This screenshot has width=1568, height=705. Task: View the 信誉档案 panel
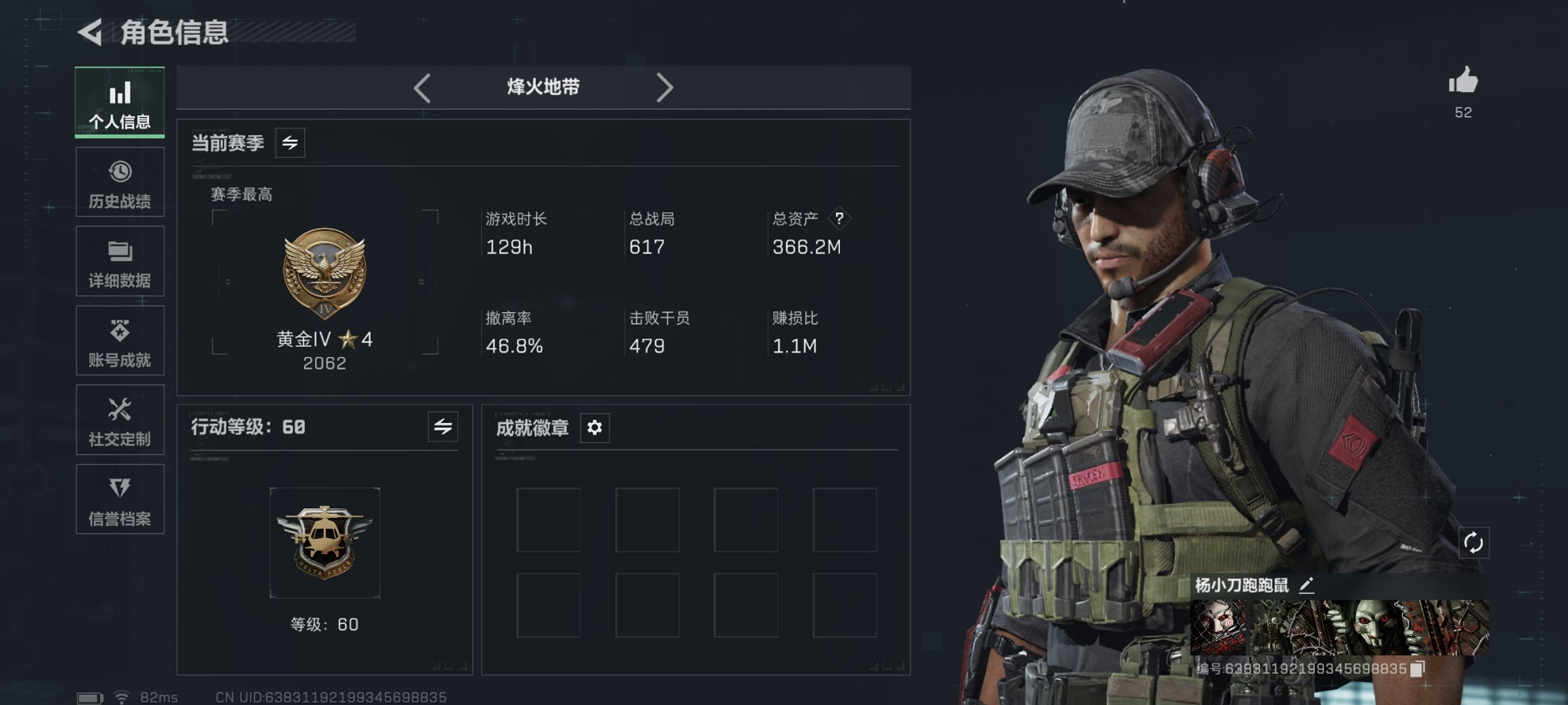120,500
